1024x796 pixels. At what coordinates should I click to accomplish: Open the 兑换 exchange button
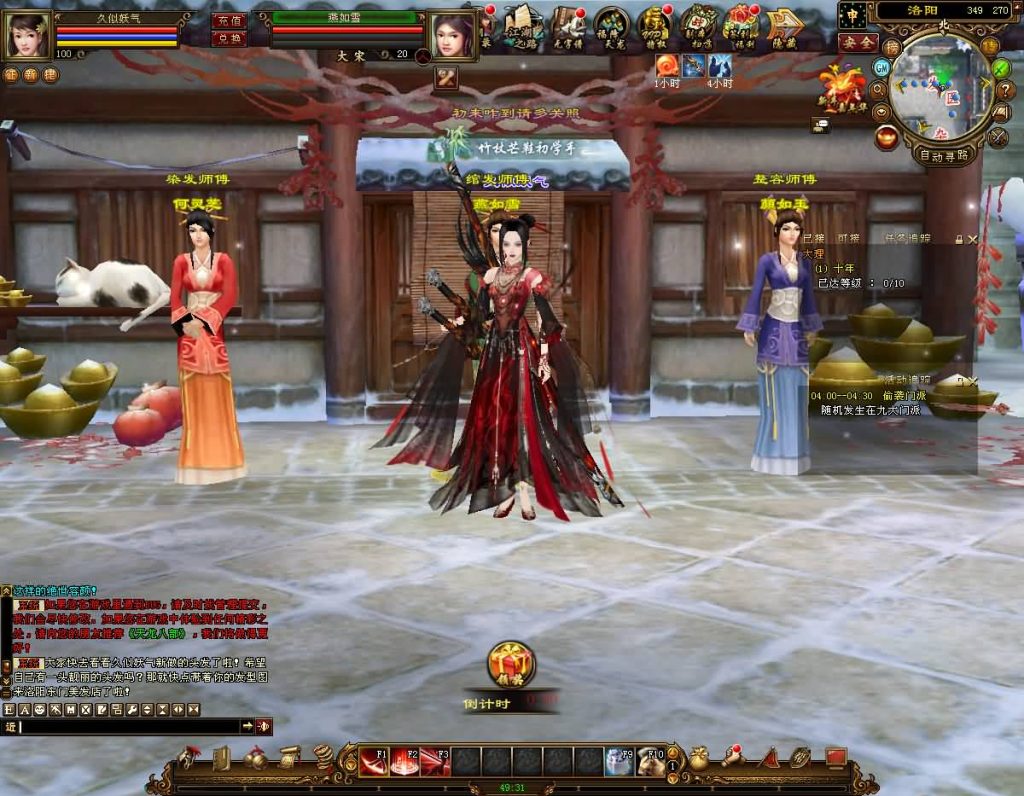[x=229, y=38]
